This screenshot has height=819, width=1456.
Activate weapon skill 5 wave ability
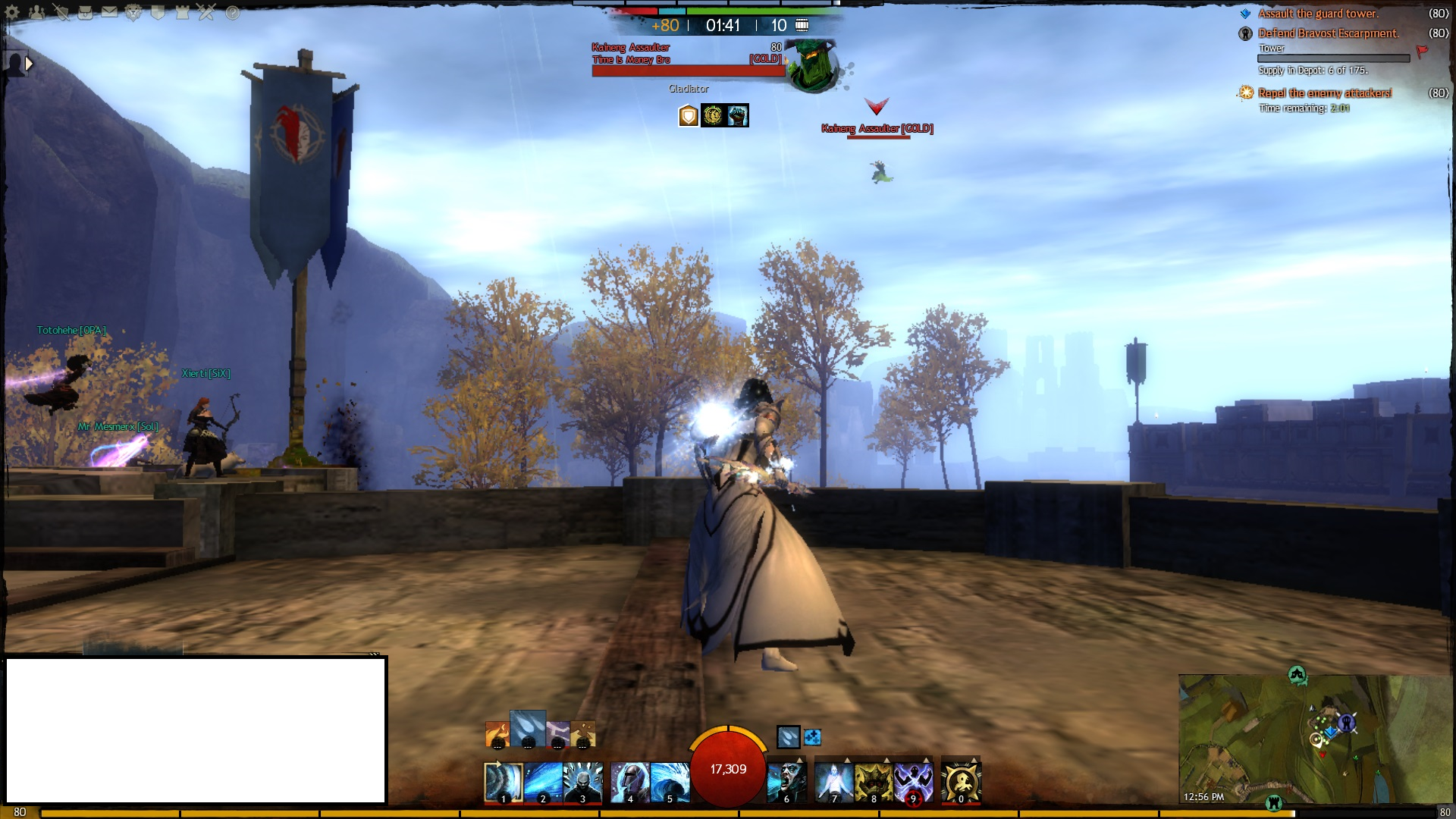pyautogui.click(x=670, y=782)
